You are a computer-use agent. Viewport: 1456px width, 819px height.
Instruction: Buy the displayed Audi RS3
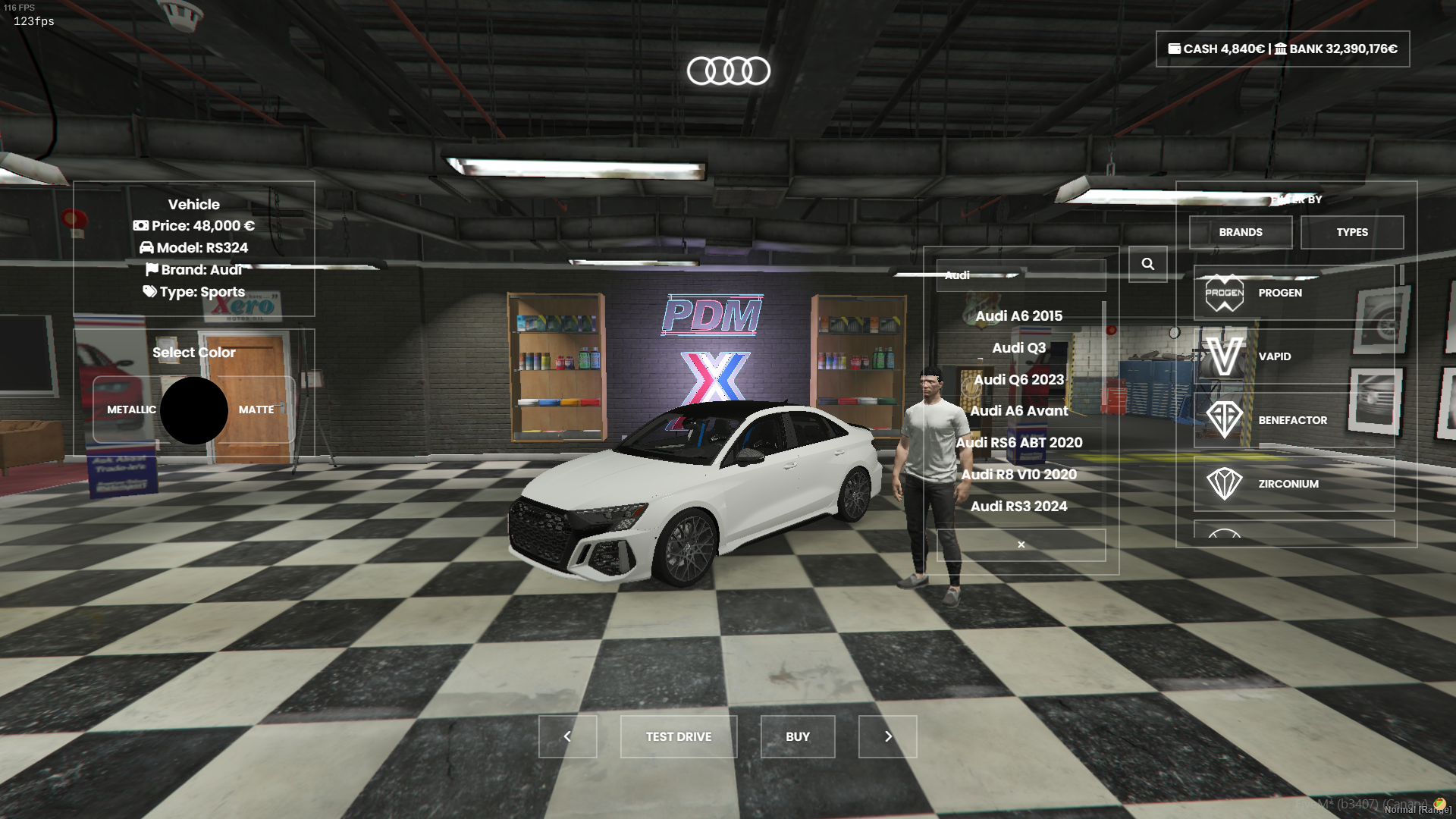[x=797, y=736]
